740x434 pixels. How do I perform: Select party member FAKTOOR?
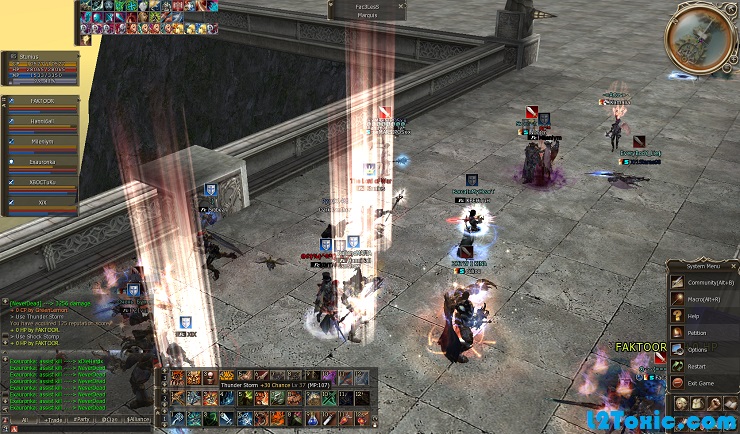[42, 101]
